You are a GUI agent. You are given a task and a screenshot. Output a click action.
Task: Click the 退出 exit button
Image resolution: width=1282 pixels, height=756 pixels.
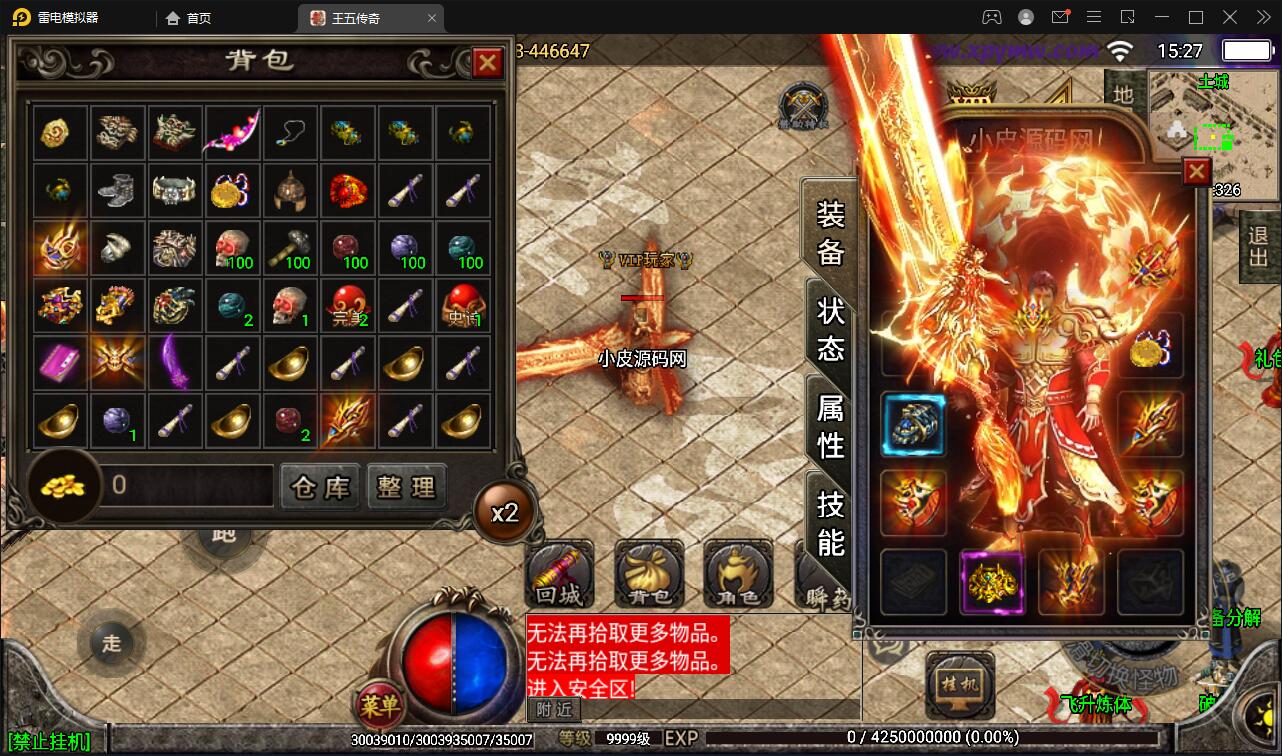coord(1259,247)
